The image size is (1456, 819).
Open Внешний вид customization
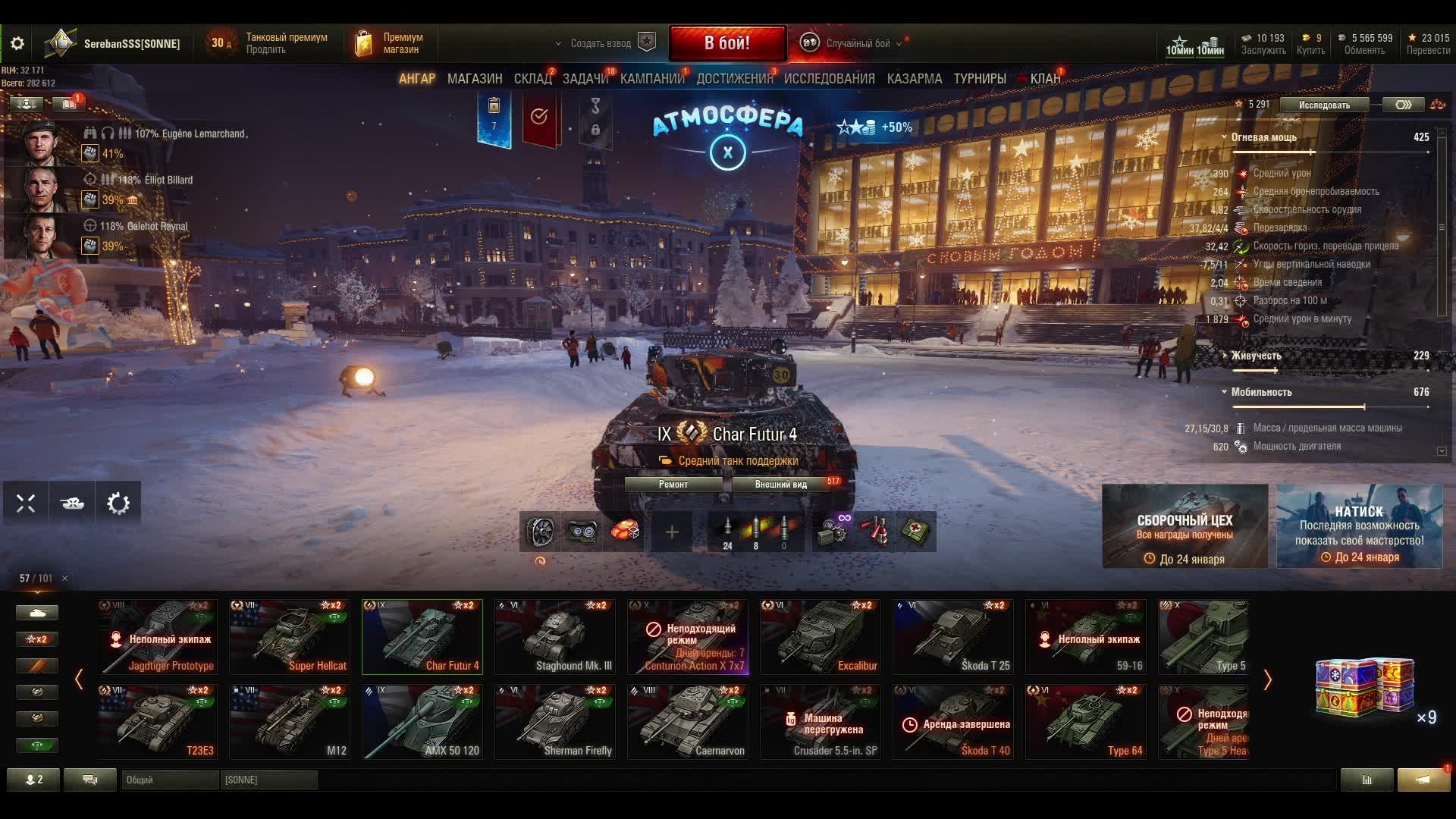[x=781, y=485]
